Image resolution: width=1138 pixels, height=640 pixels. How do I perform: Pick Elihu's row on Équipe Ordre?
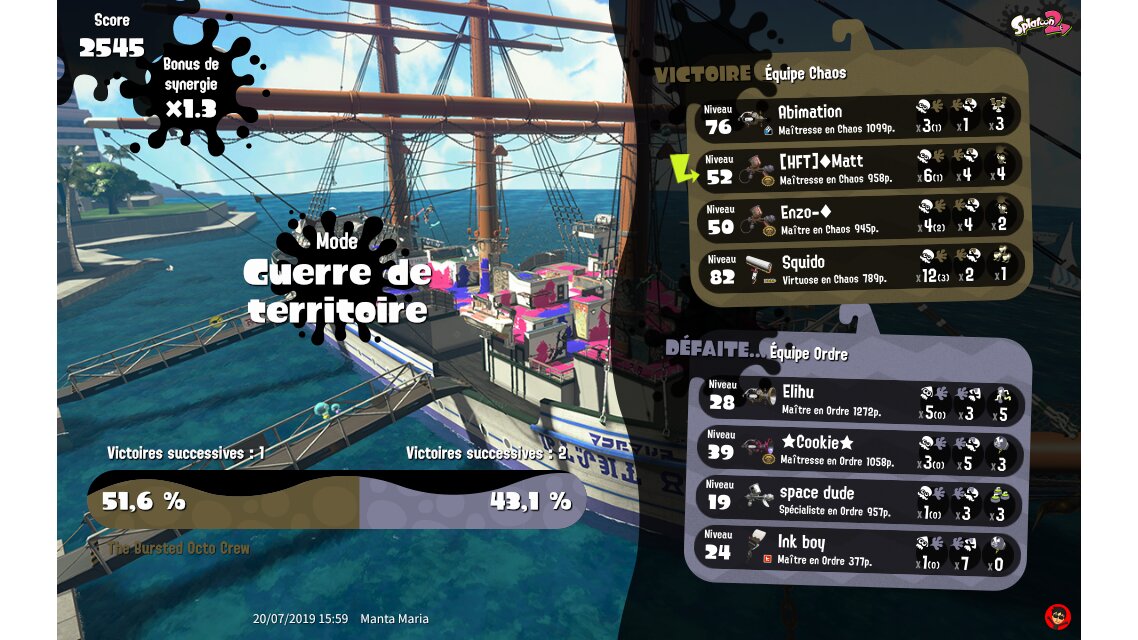pyautogui.click(x=860, y=400)
